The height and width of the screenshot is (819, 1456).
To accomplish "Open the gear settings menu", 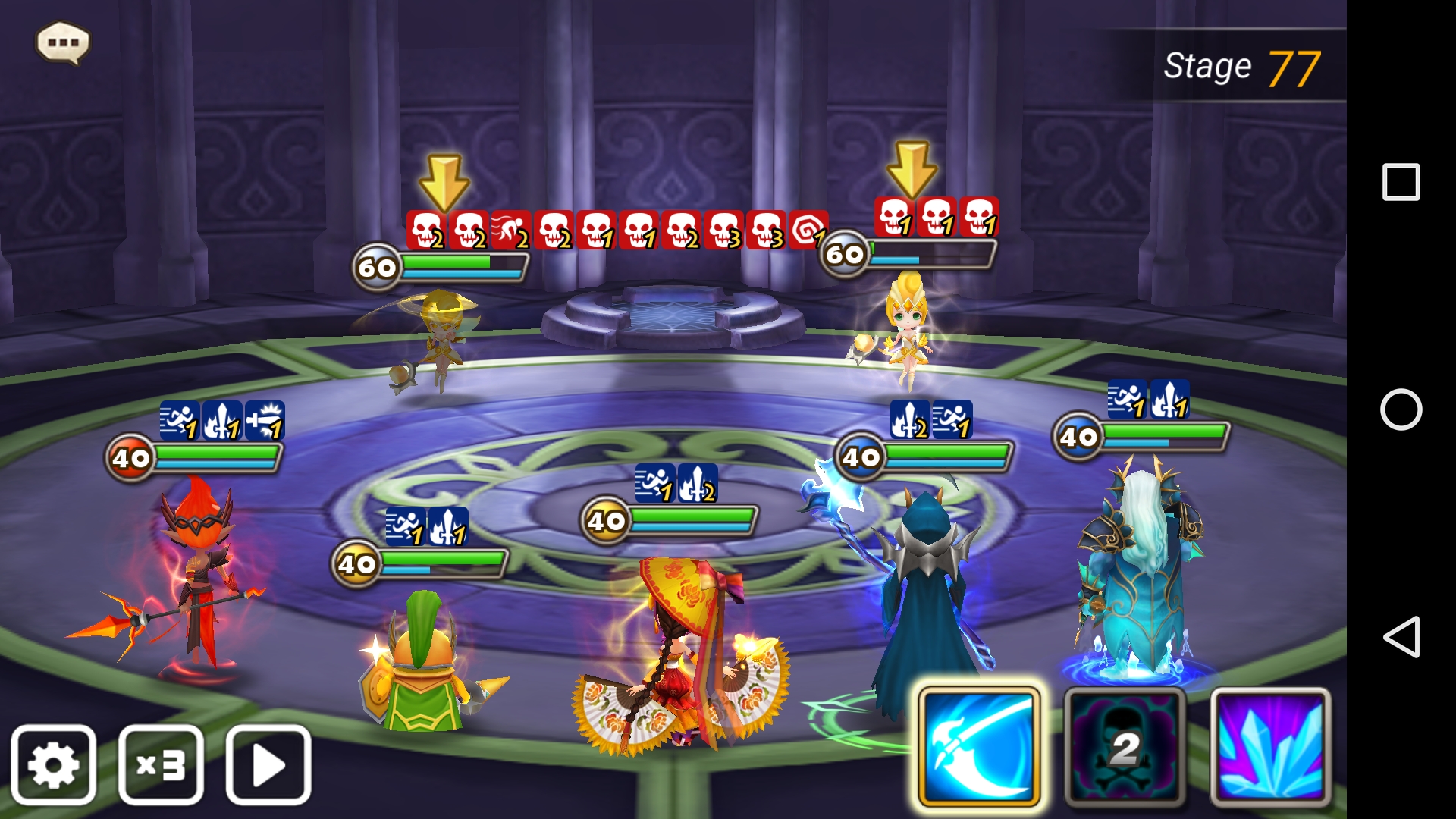I will (53, 764).
